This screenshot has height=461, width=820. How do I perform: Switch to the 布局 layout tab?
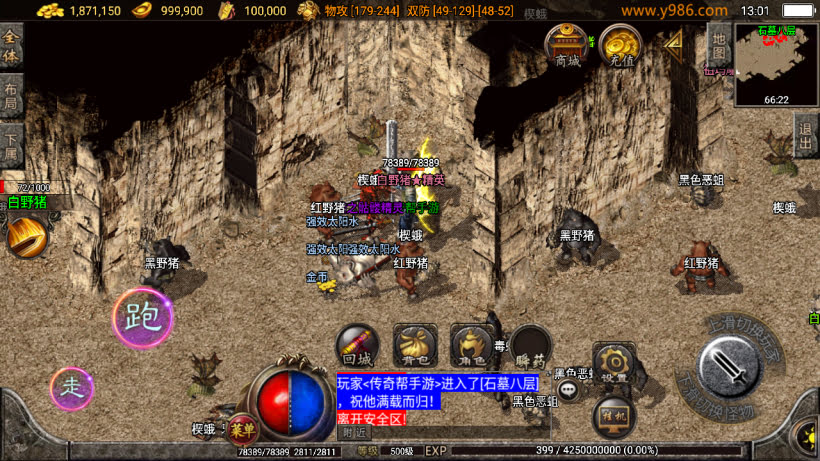pyautogui.click(x=12, y=95)
